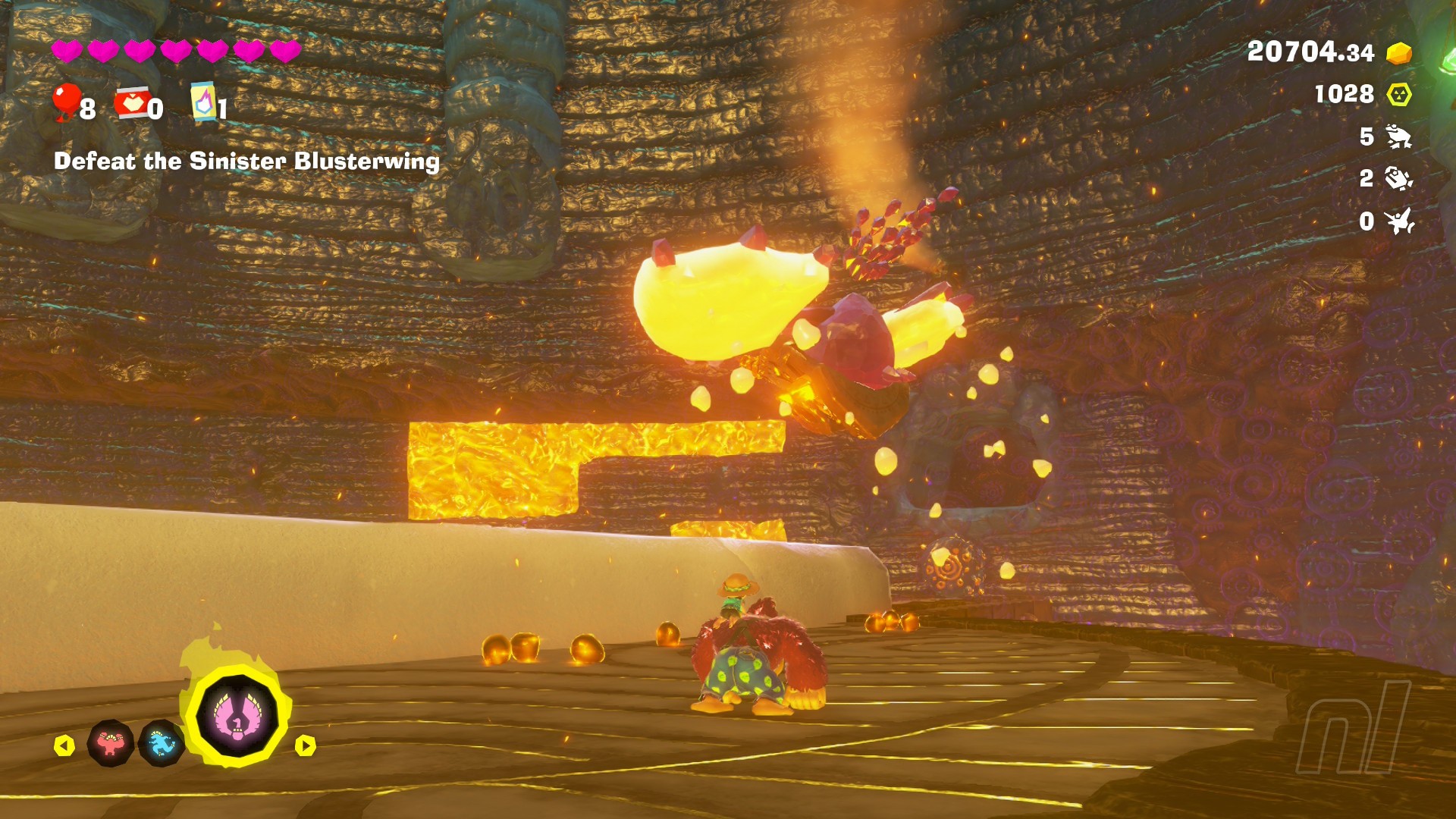Activate the highlighted pink Ostrich Bananza icon
The image size is (1456, 819).
[237, 716]
